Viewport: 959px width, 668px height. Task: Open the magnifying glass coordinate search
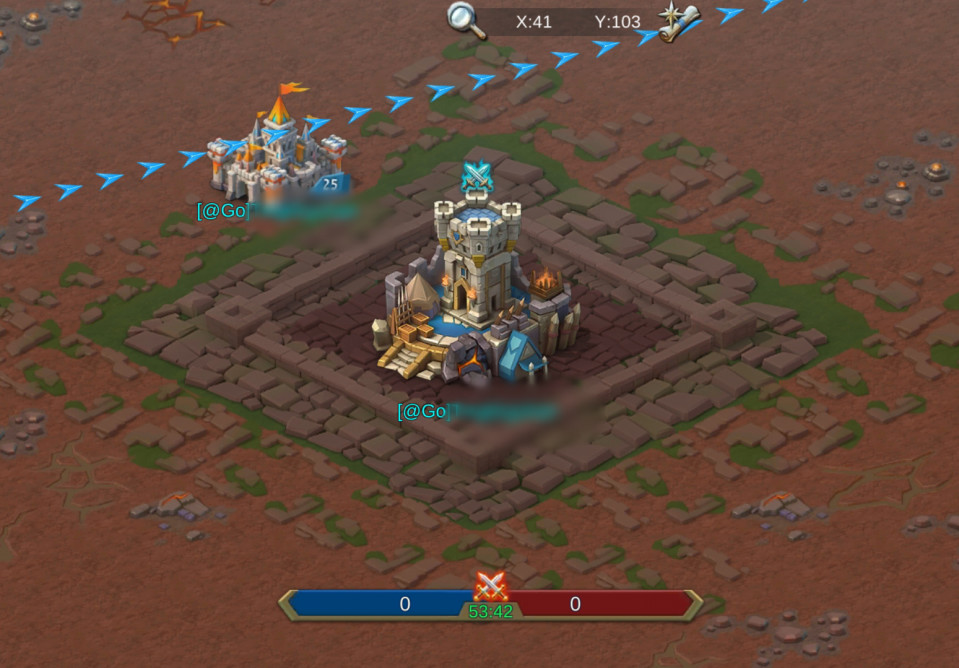461,19
